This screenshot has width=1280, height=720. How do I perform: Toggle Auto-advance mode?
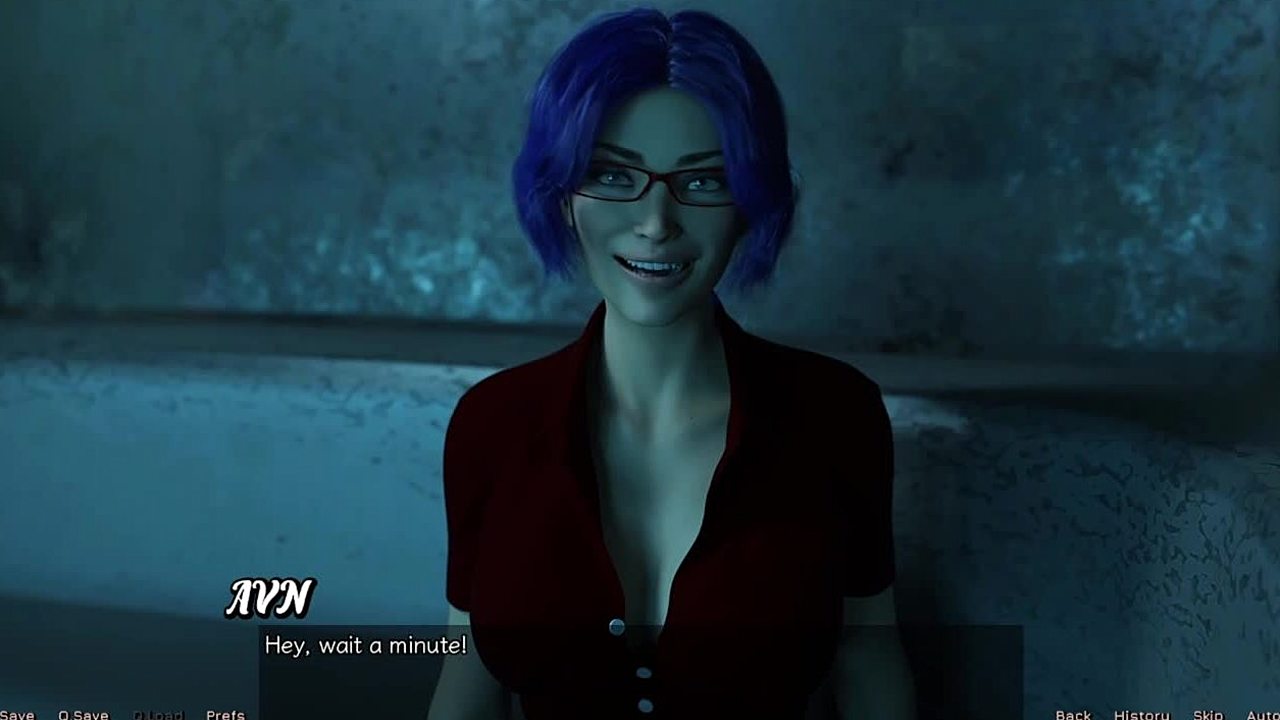[1262, 714]
